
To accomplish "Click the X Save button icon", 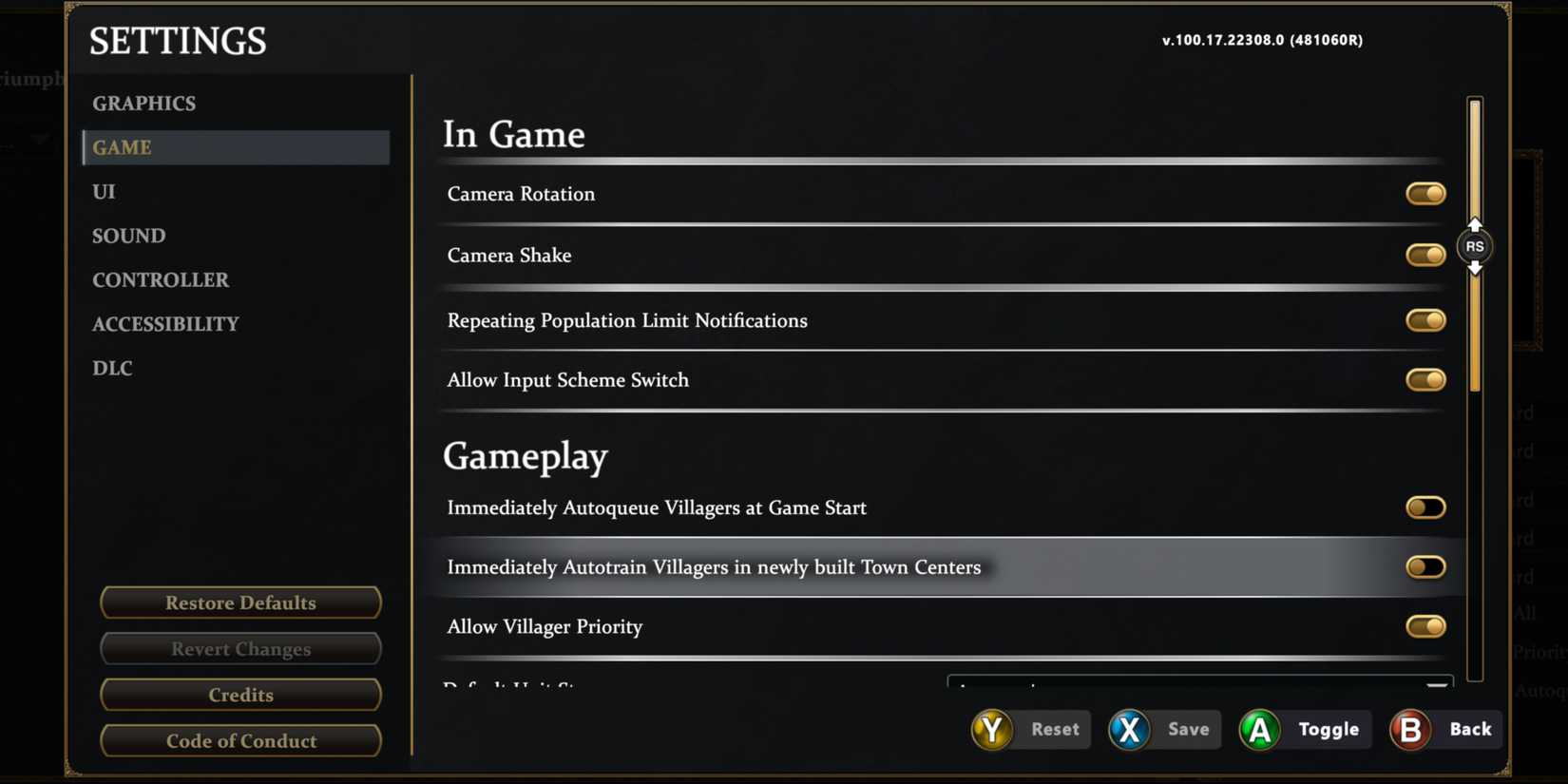I will [x=1128, y=730].
